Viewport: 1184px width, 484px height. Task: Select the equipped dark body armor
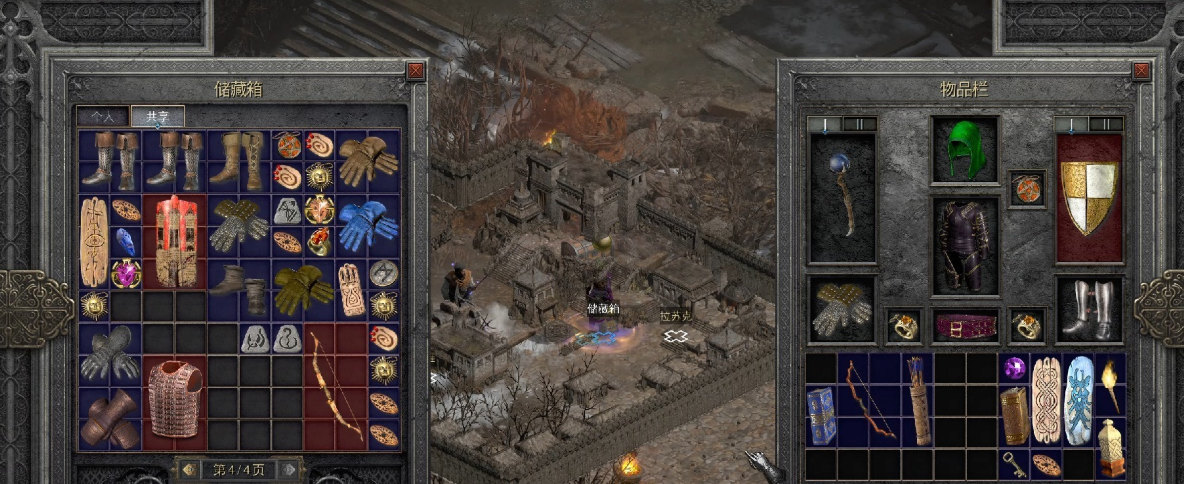965,246
